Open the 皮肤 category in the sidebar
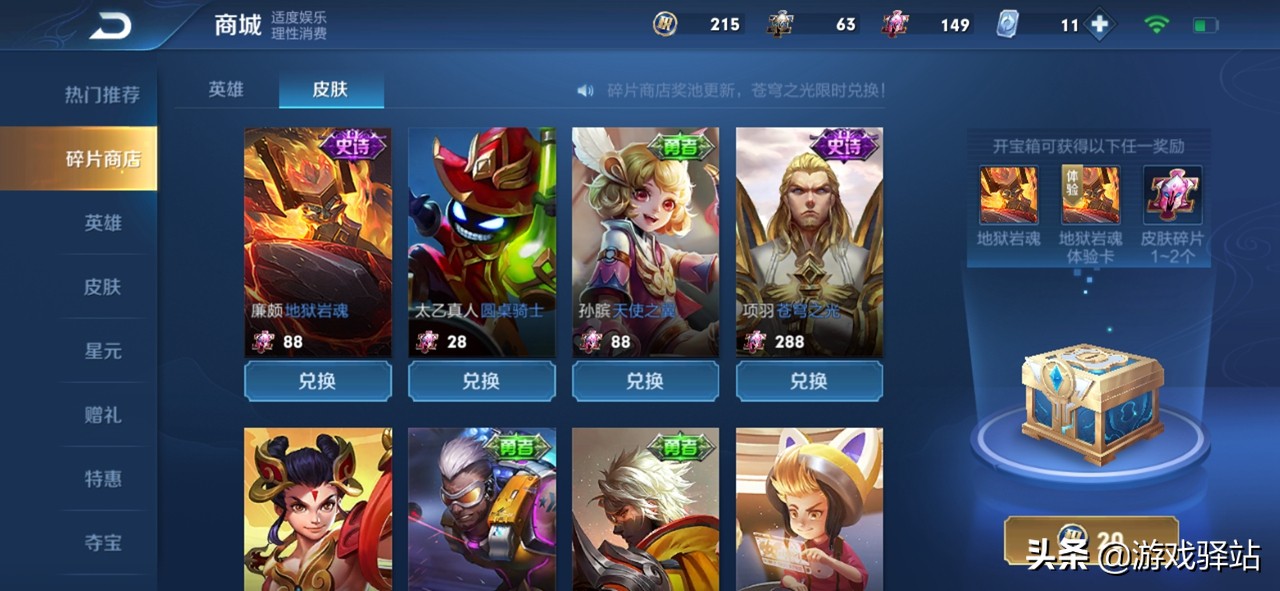This screenshot has width=1280, height=591. (102, 287)
